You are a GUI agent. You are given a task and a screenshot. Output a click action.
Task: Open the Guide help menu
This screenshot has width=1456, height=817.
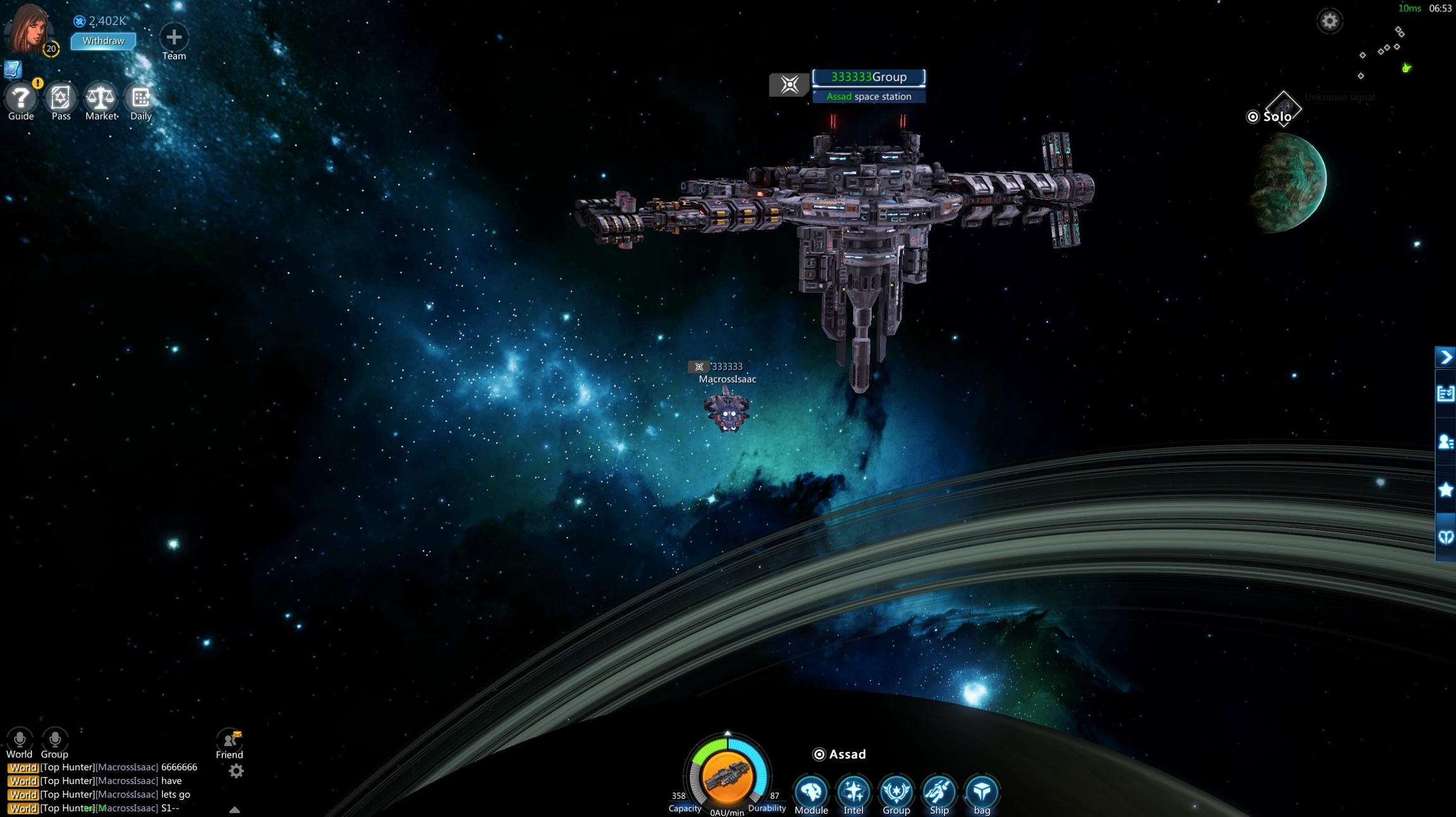(x=21, y=98)
